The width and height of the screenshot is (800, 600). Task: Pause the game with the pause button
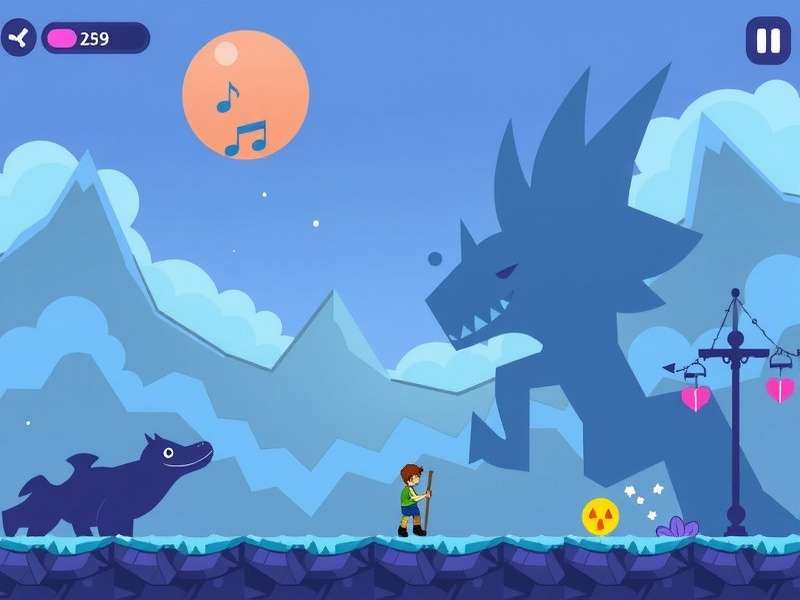coord(768,41)
